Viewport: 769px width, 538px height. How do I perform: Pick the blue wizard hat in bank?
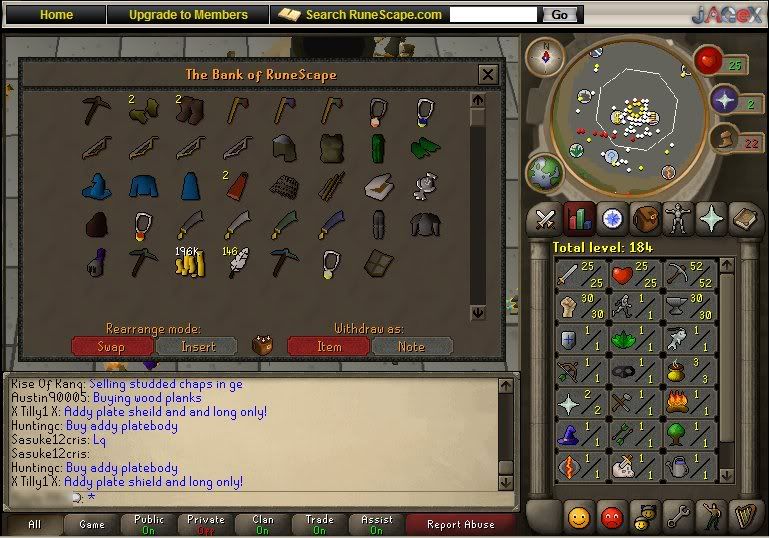coord(95,186)
